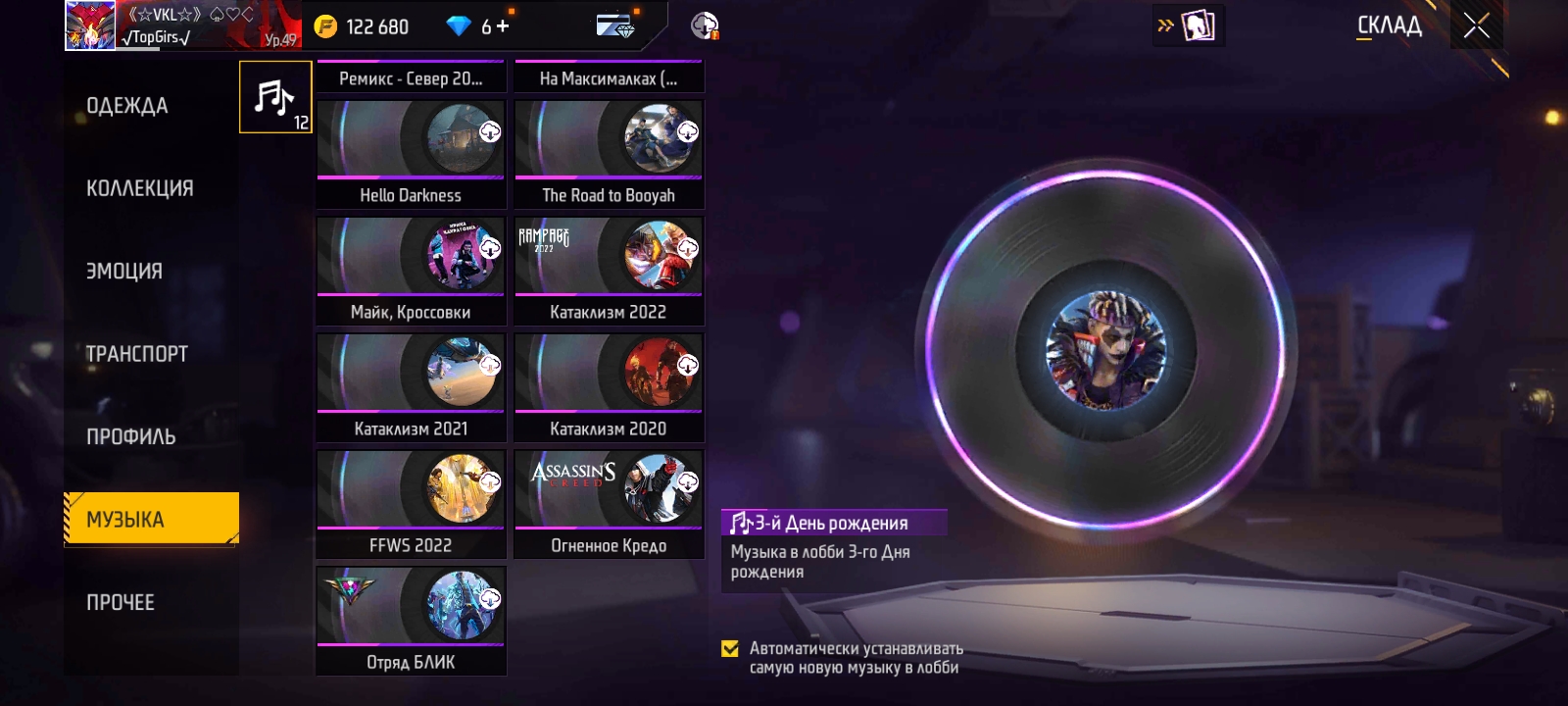Open the player profile avatar
The height and width of the screenshot is (706, 1568).
point(90,25)
